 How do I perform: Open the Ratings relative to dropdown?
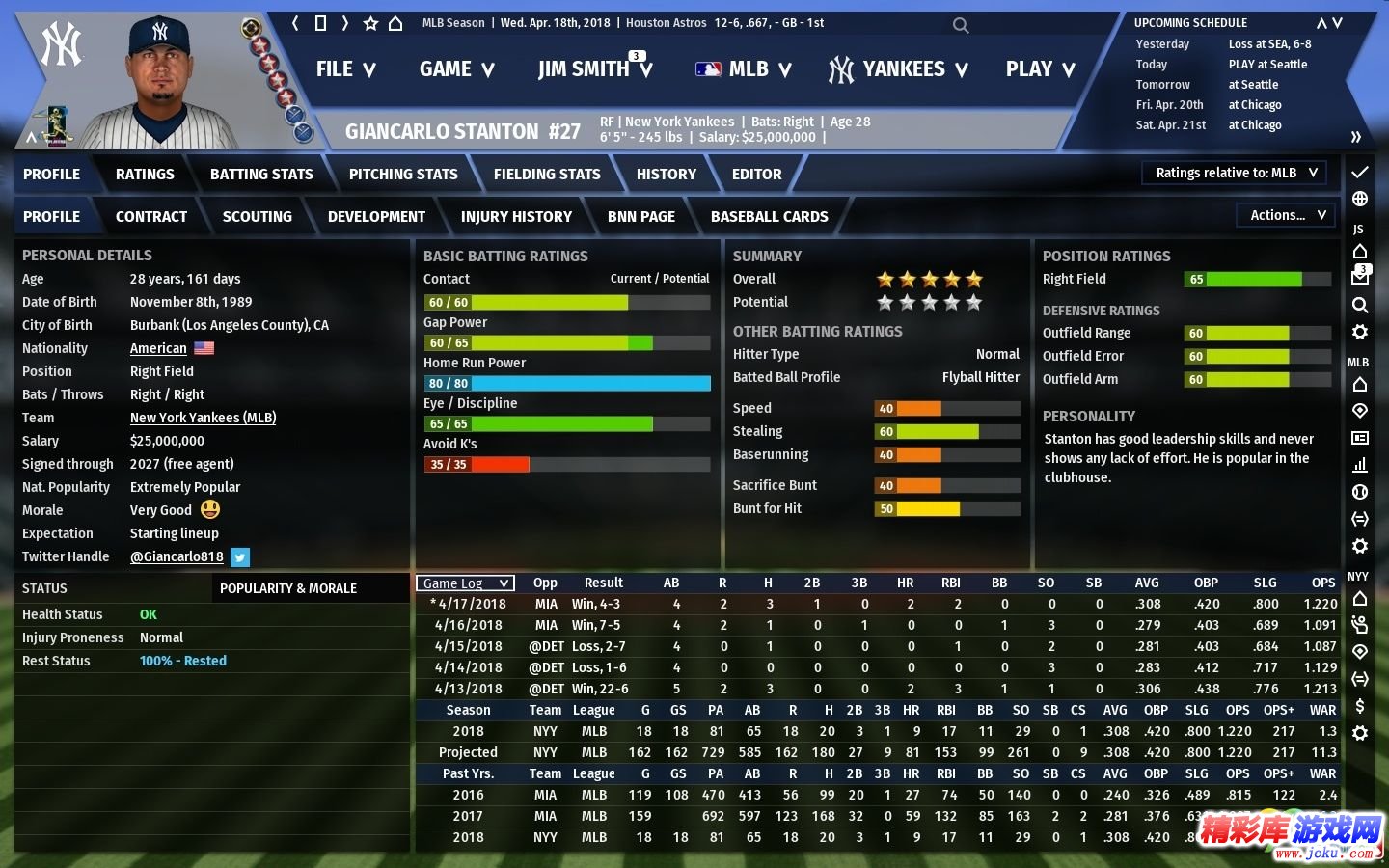pyautogui.click(x=1235, y=173)
